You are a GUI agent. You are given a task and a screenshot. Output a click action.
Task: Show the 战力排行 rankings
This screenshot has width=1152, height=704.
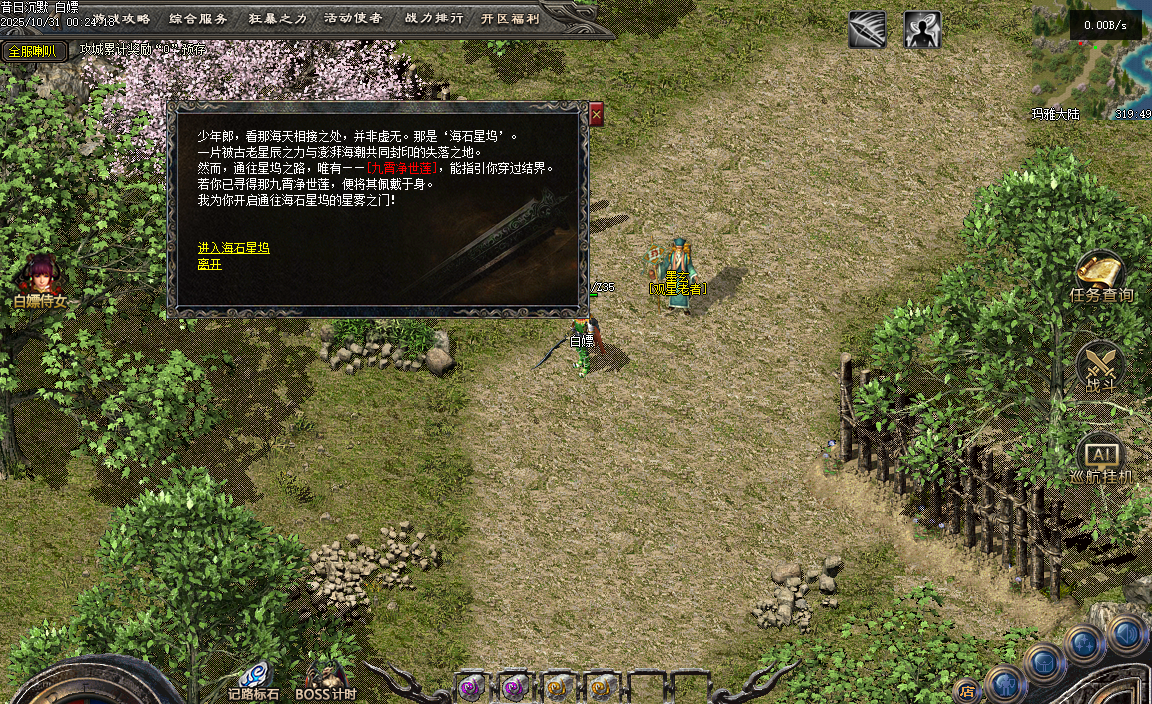coord(433,18)
